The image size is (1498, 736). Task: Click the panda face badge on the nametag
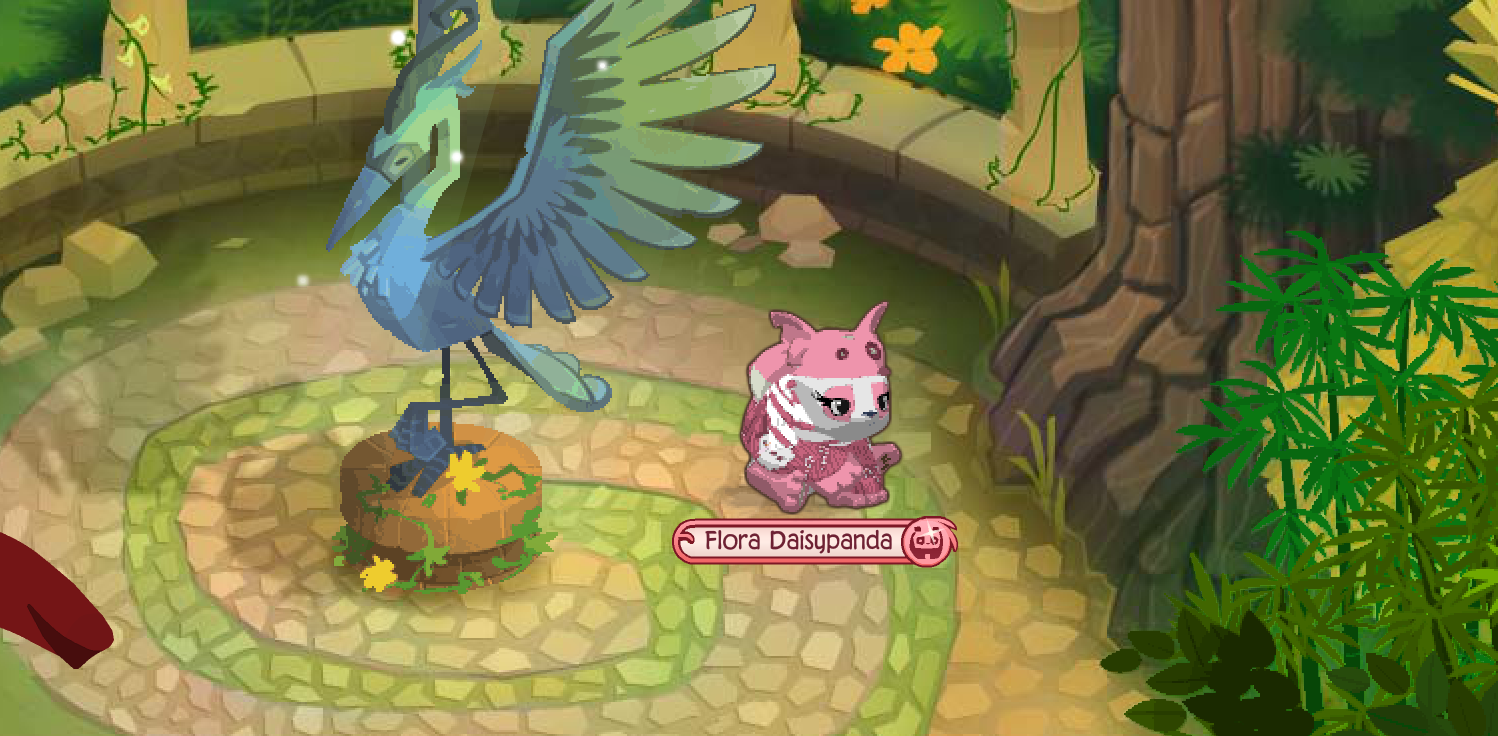(x=926, y=539)
